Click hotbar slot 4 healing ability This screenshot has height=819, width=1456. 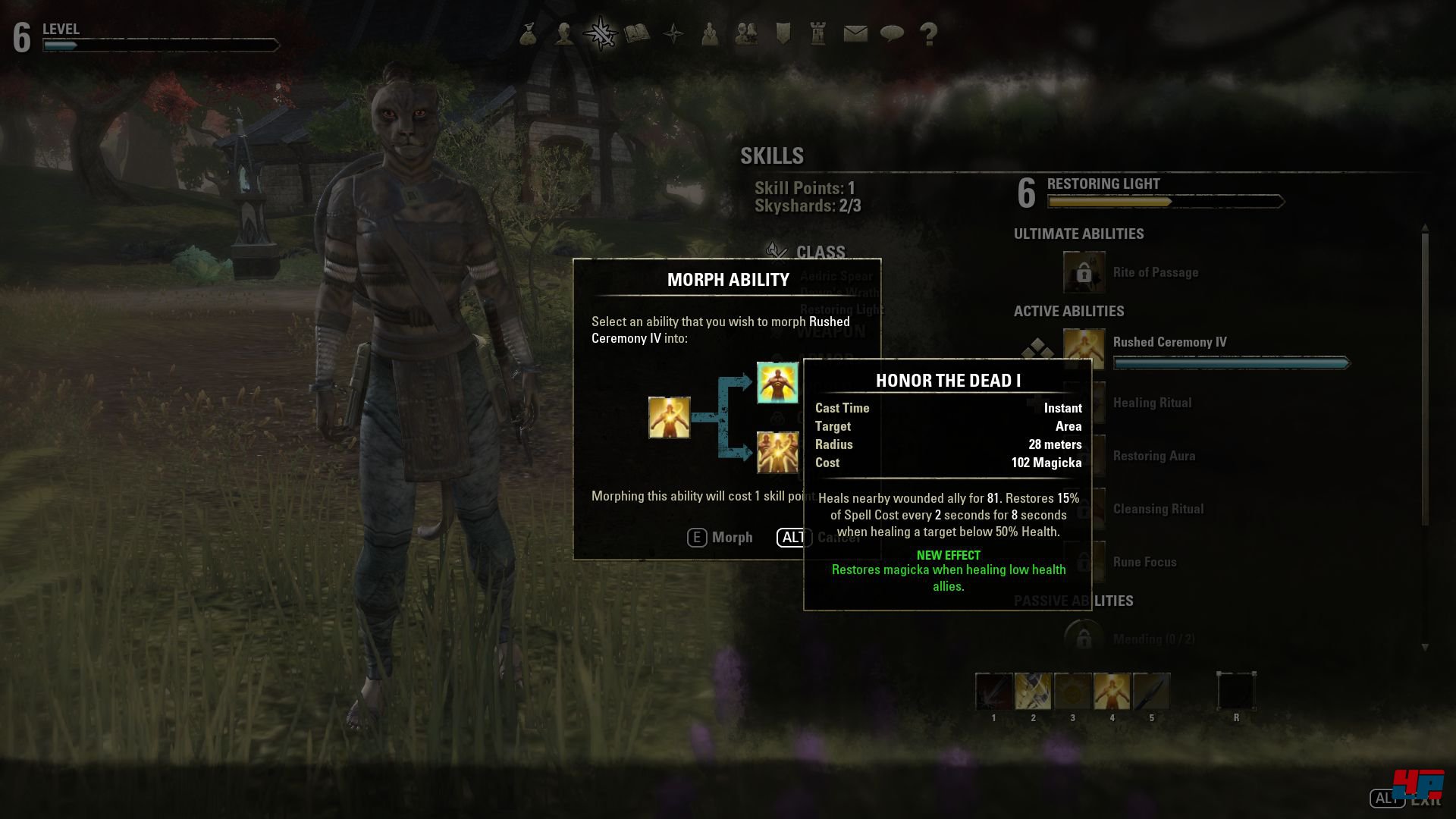click(1112, 692)
